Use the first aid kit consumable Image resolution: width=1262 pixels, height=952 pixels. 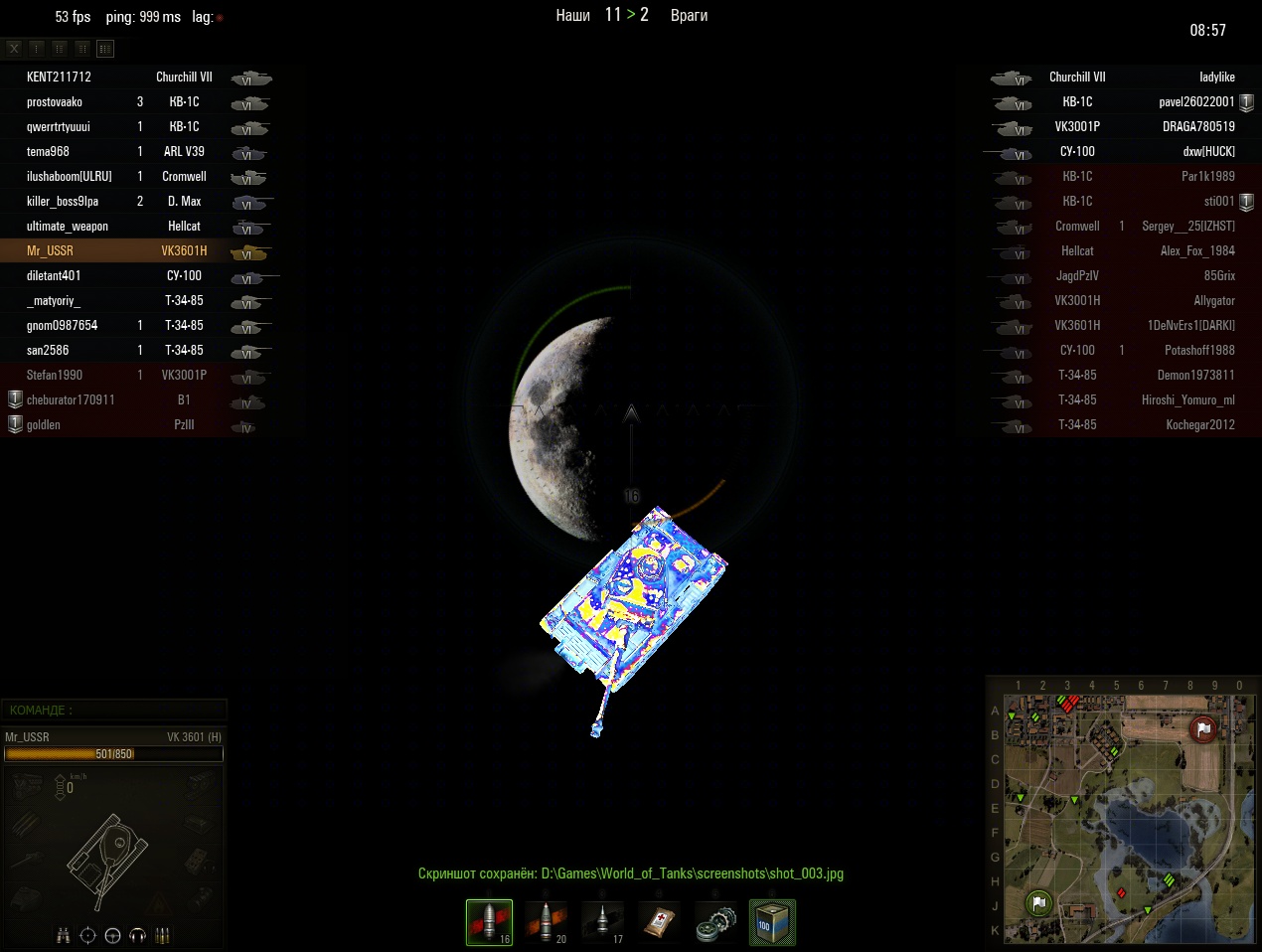pyautogui.click(x=659, y=922)
